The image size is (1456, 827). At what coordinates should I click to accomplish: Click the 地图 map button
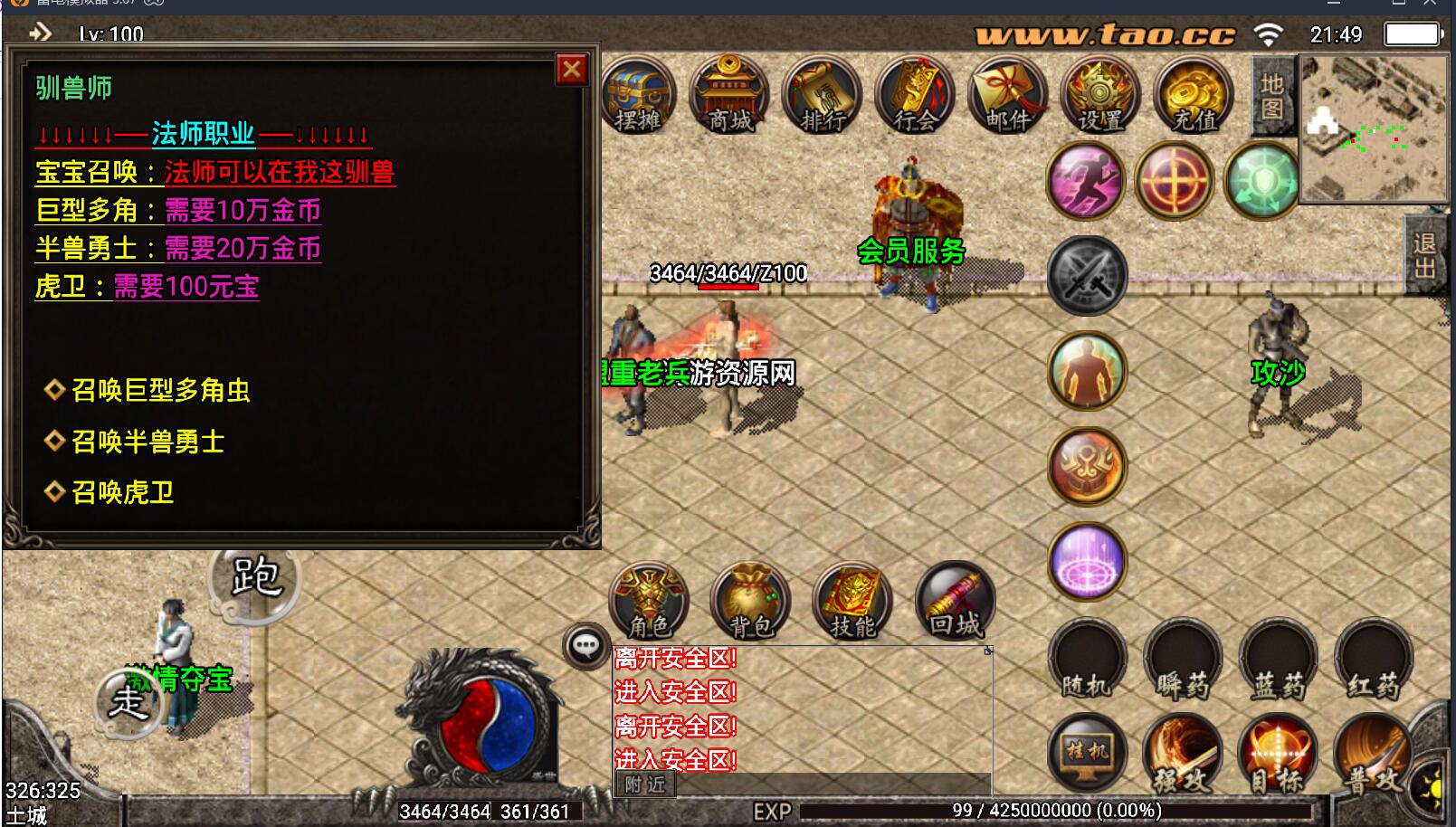click(1272, 96)
